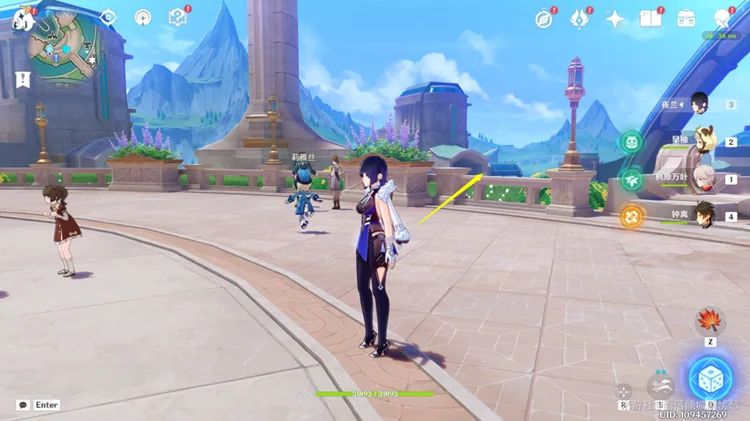The height and width of the screenshot is (421, 750).
Task: Open the inventory backpack icon
Action: click(686, 19)
